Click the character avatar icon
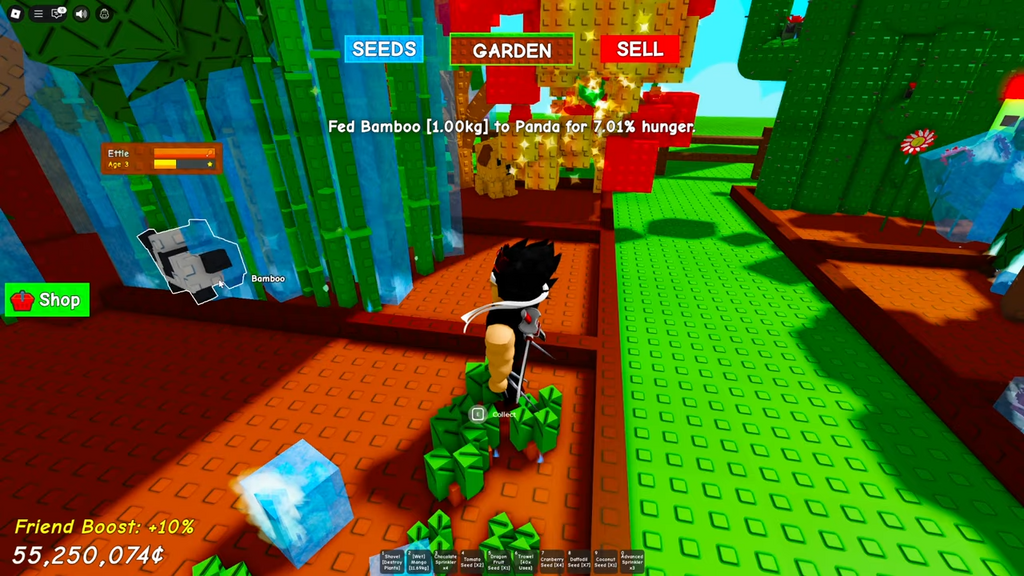 tap(104, 14)
